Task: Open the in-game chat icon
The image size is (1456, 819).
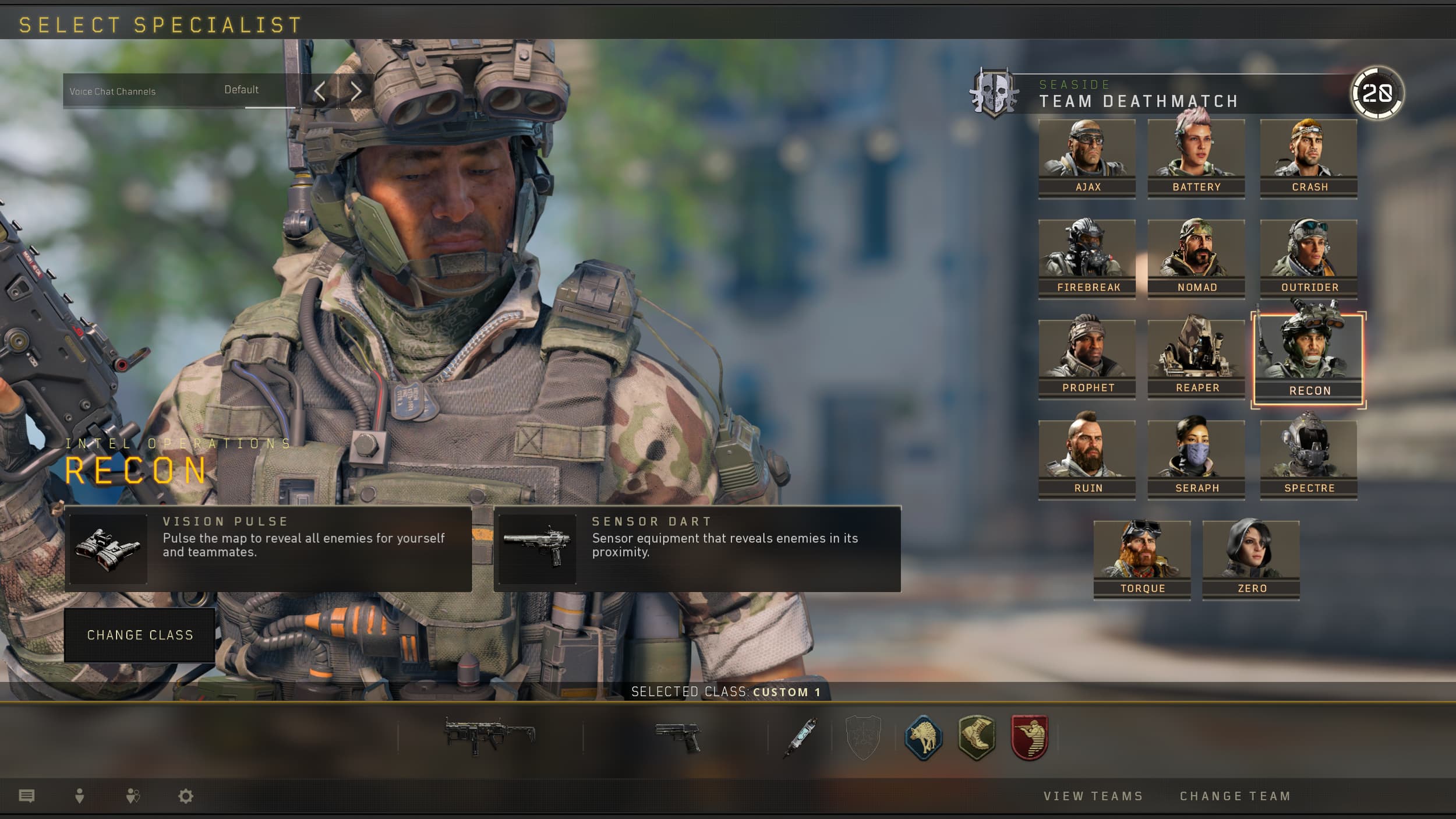Action: [27, 796]
